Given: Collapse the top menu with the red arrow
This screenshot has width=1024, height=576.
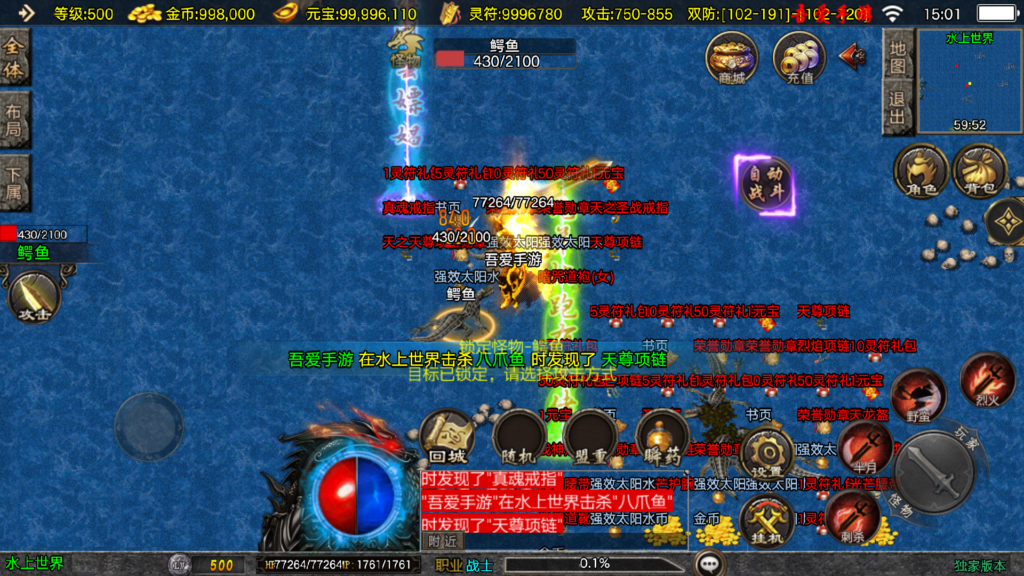Looking at the screenshot, I should click(853, 53).
